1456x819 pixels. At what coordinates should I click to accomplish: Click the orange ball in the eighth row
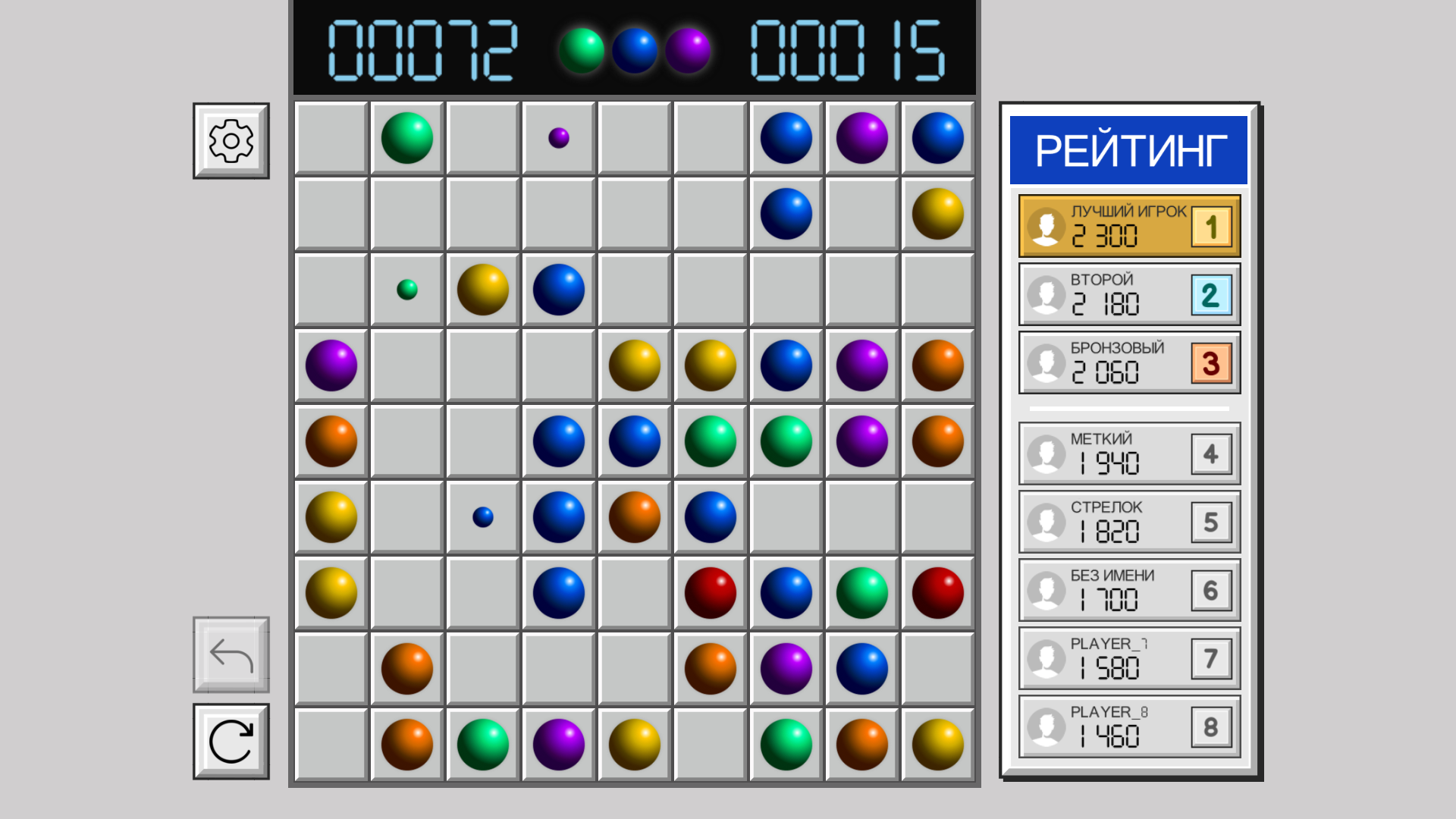point(406,669)
